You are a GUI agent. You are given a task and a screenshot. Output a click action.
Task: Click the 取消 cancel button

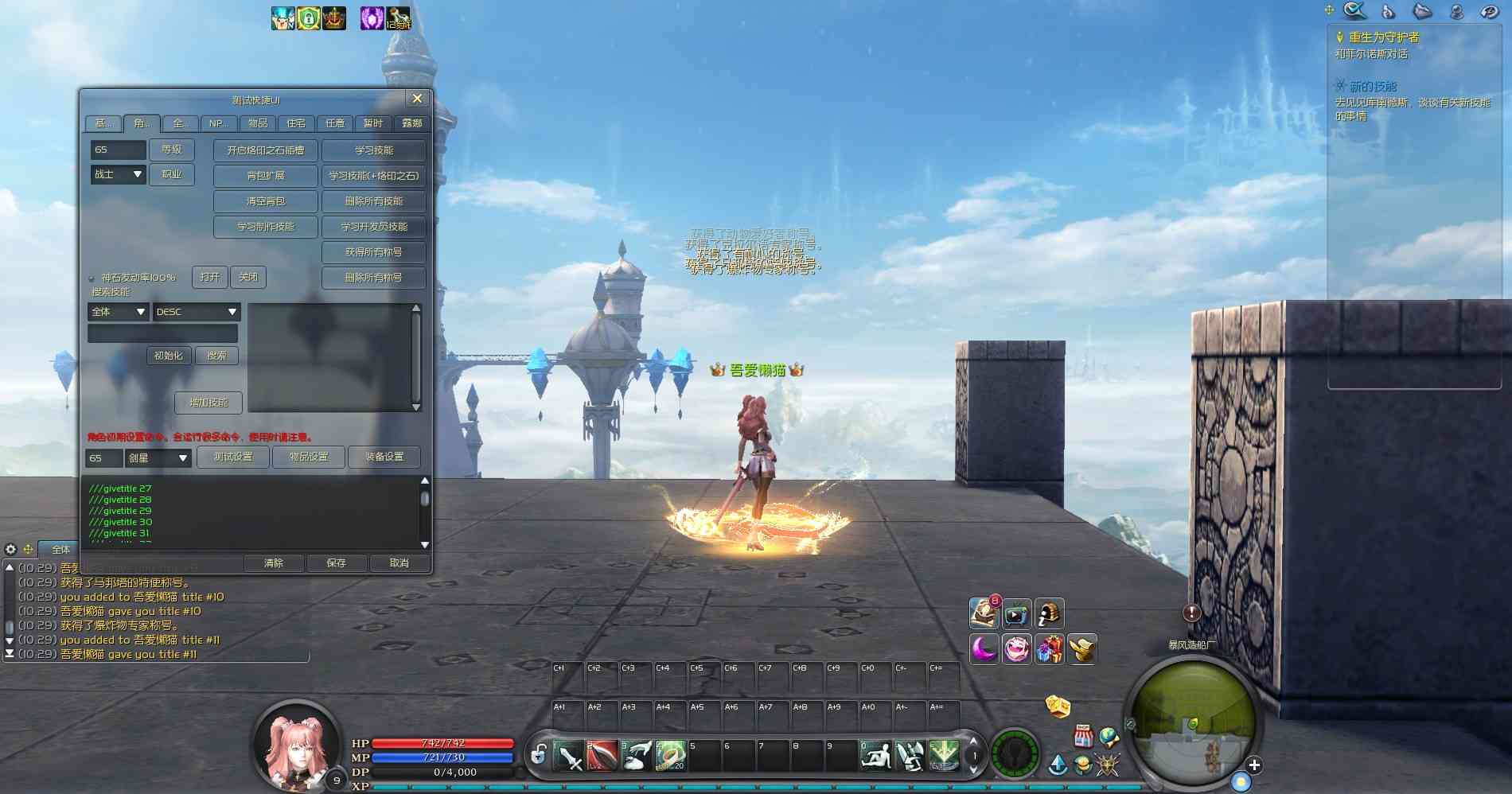[399, 563]
